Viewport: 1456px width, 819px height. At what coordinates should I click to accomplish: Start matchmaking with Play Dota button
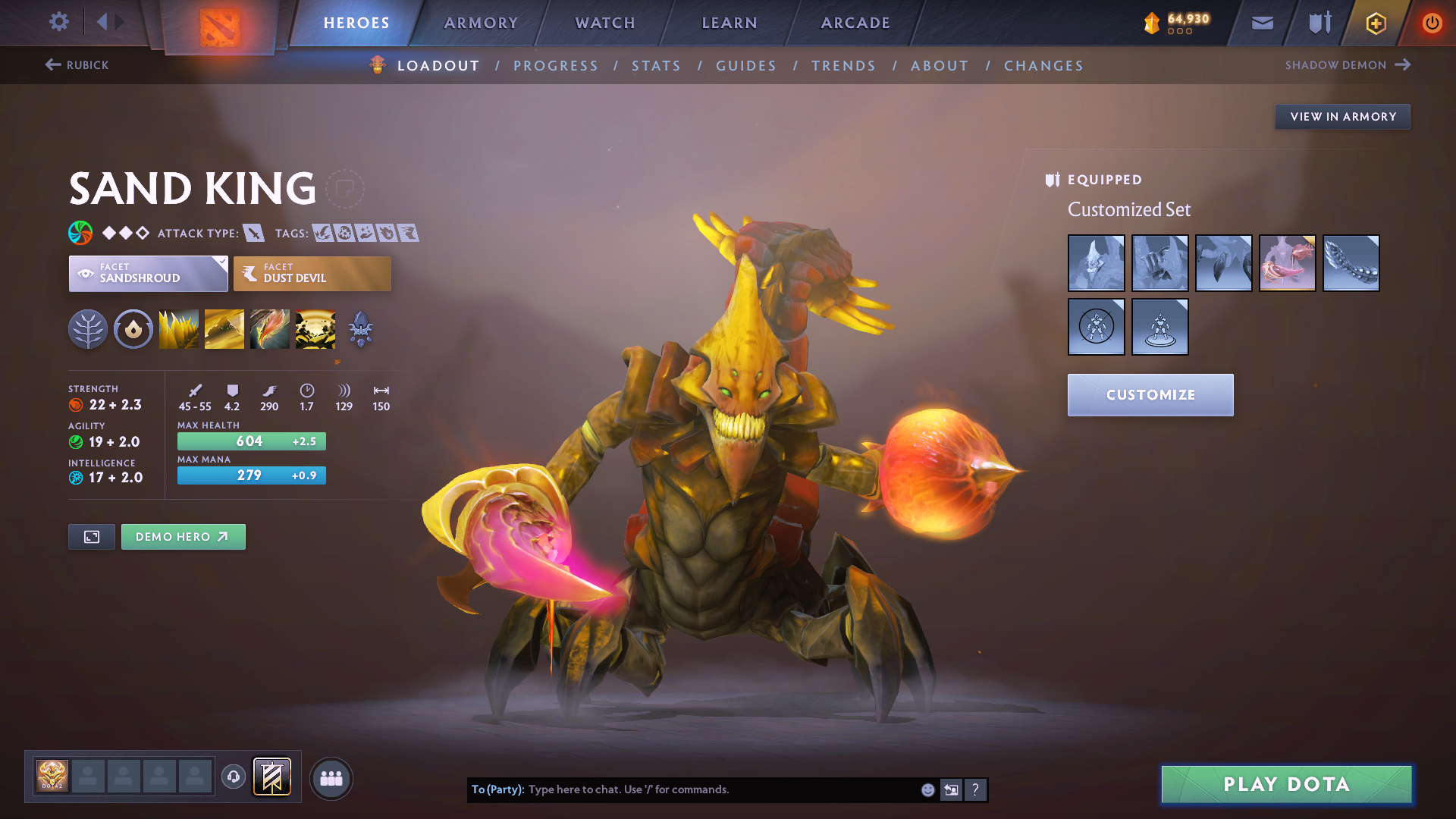1286,784
